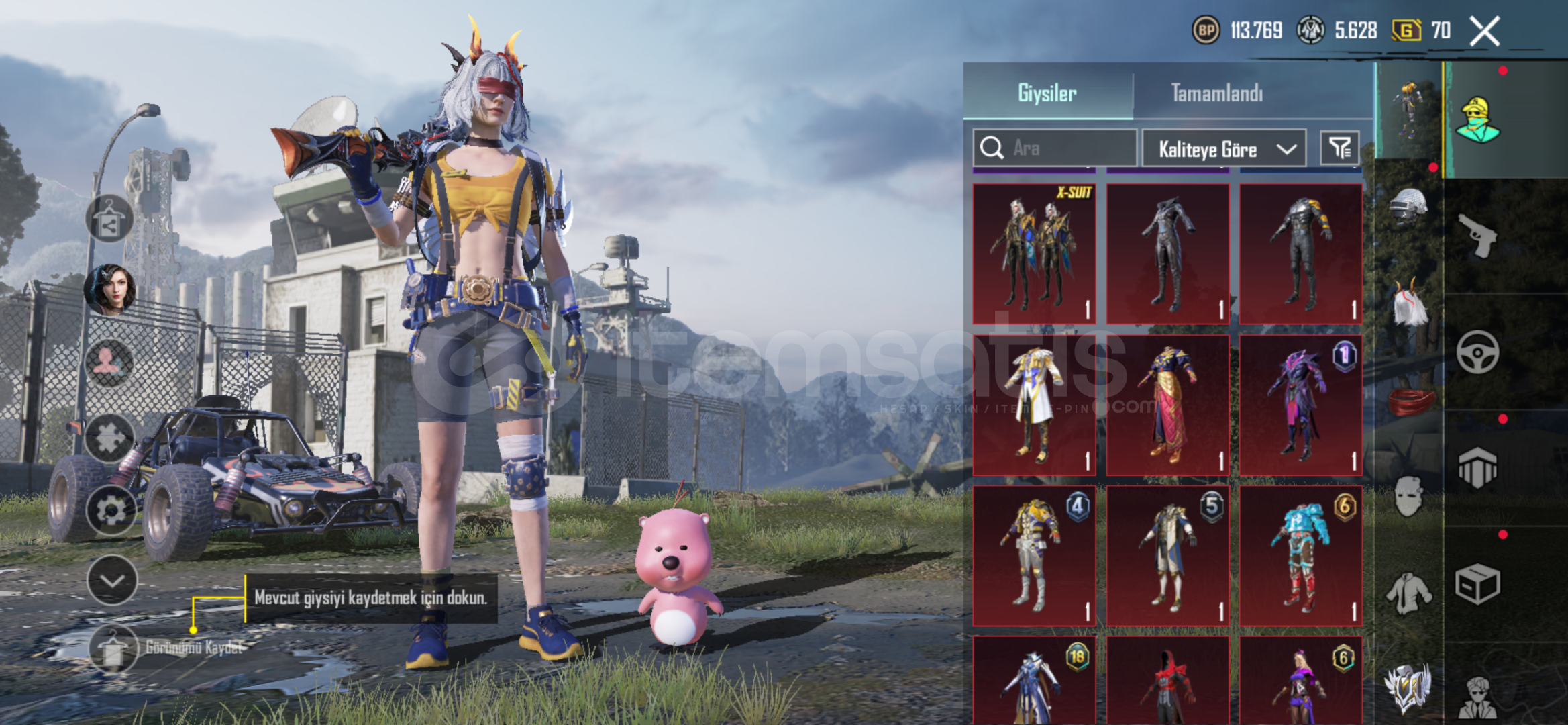Image resolution: width=1568 pixels, height=725 pixels.
Task: Select the X-SUIT outfit tile
Action: [1034, 254]
